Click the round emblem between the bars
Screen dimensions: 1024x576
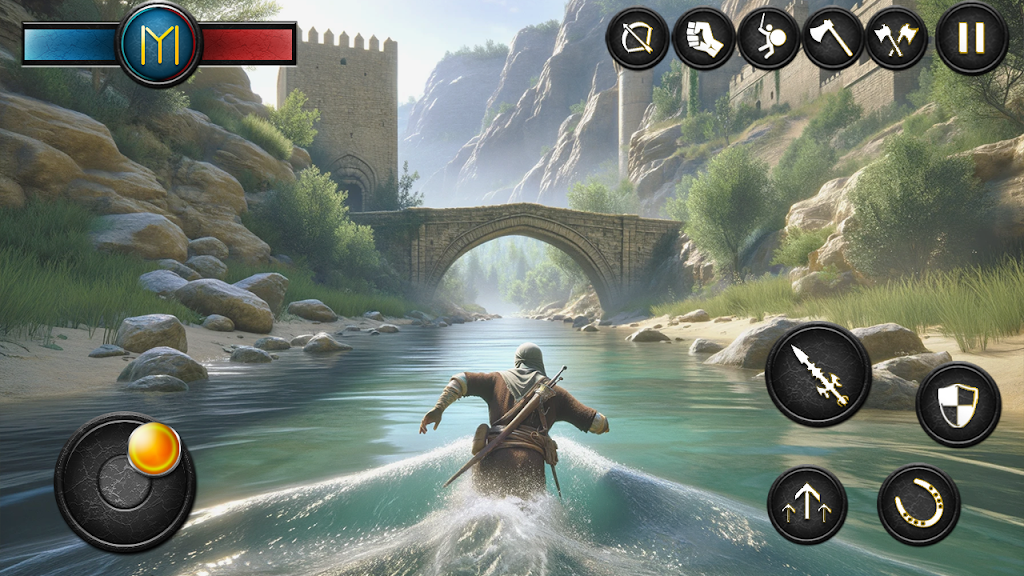point(157,43)
